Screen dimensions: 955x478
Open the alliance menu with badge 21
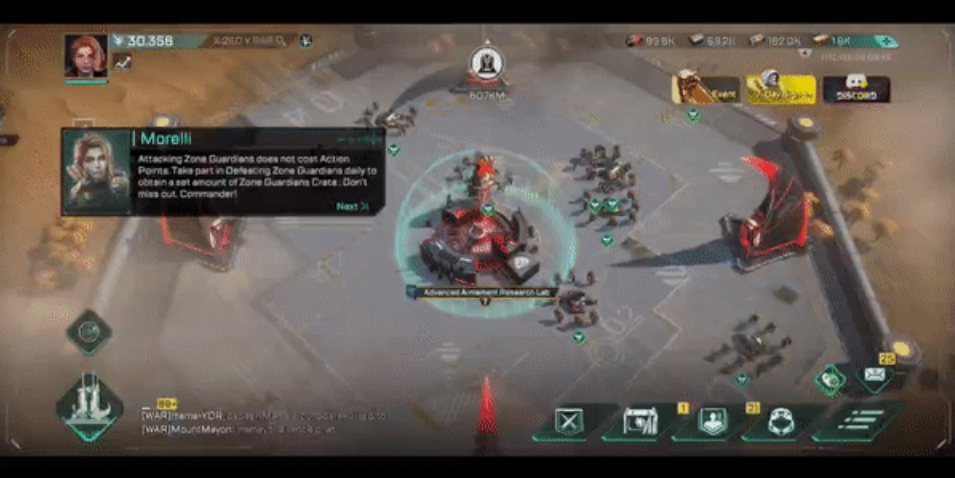click(x=780, y=423)
